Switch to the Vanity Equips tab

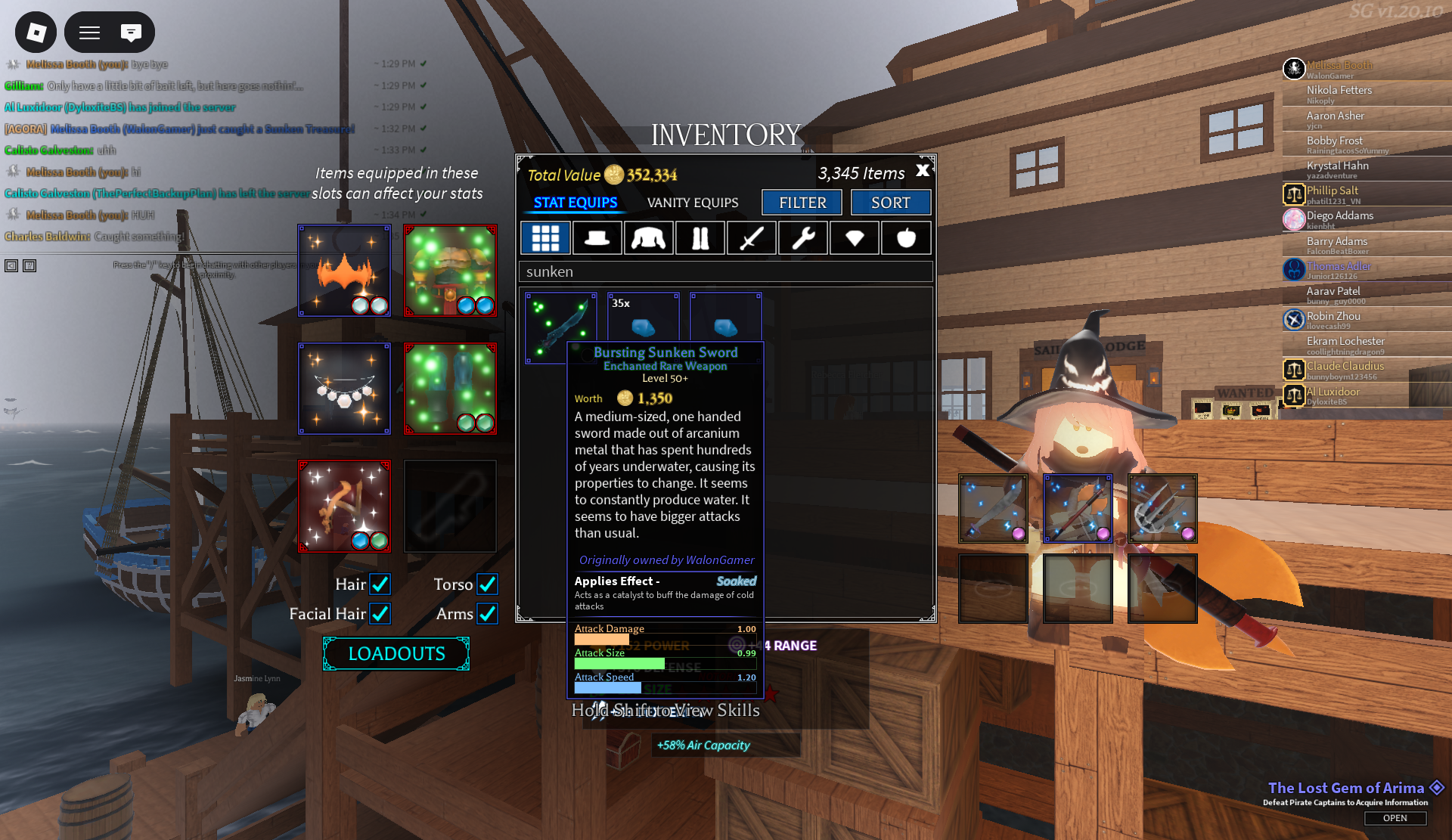tap(693, 203)
